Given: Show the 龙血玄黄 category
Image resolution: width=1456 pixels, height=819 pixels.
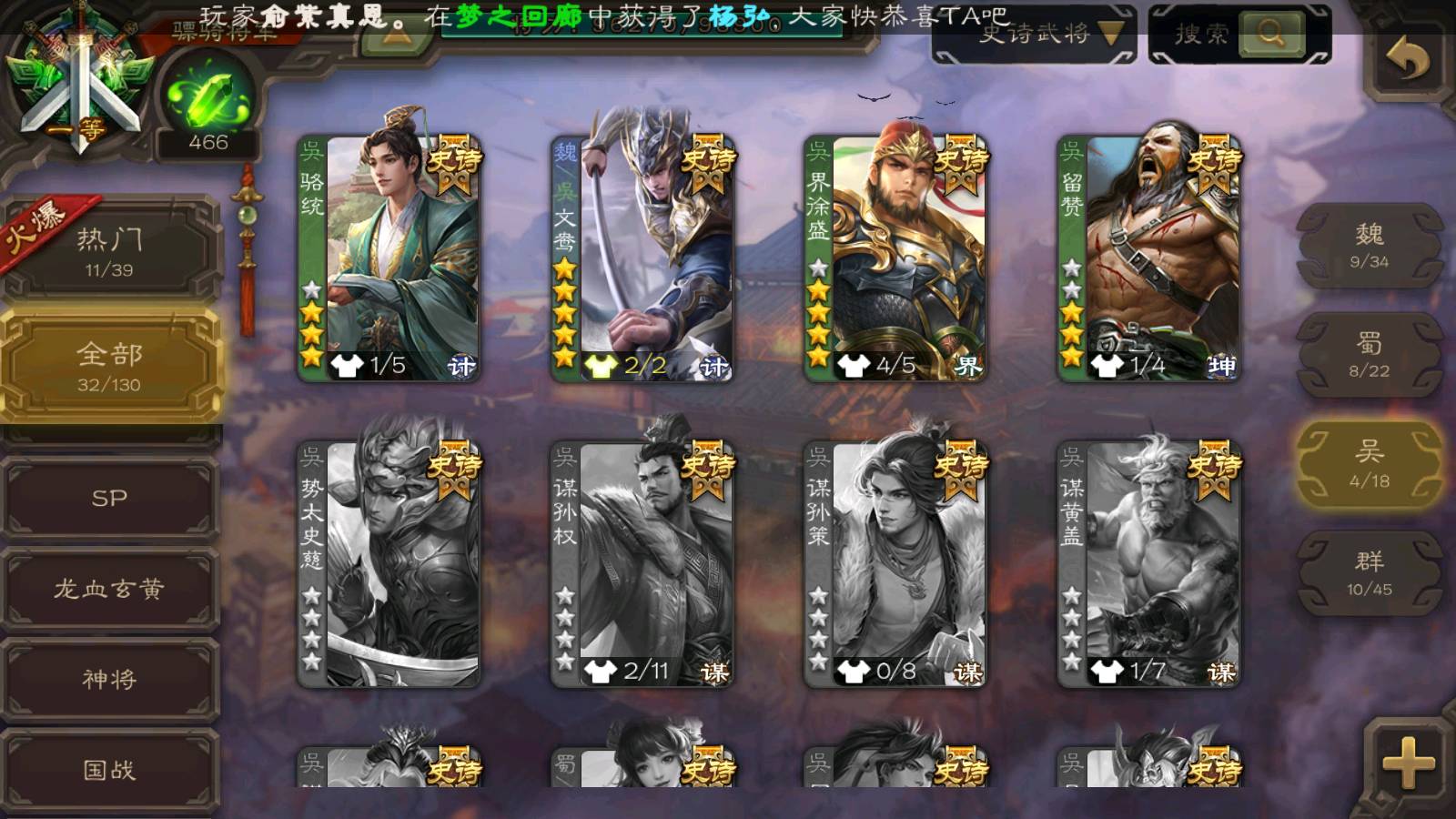Looking at the screenshot, I should tap(109, 590).
